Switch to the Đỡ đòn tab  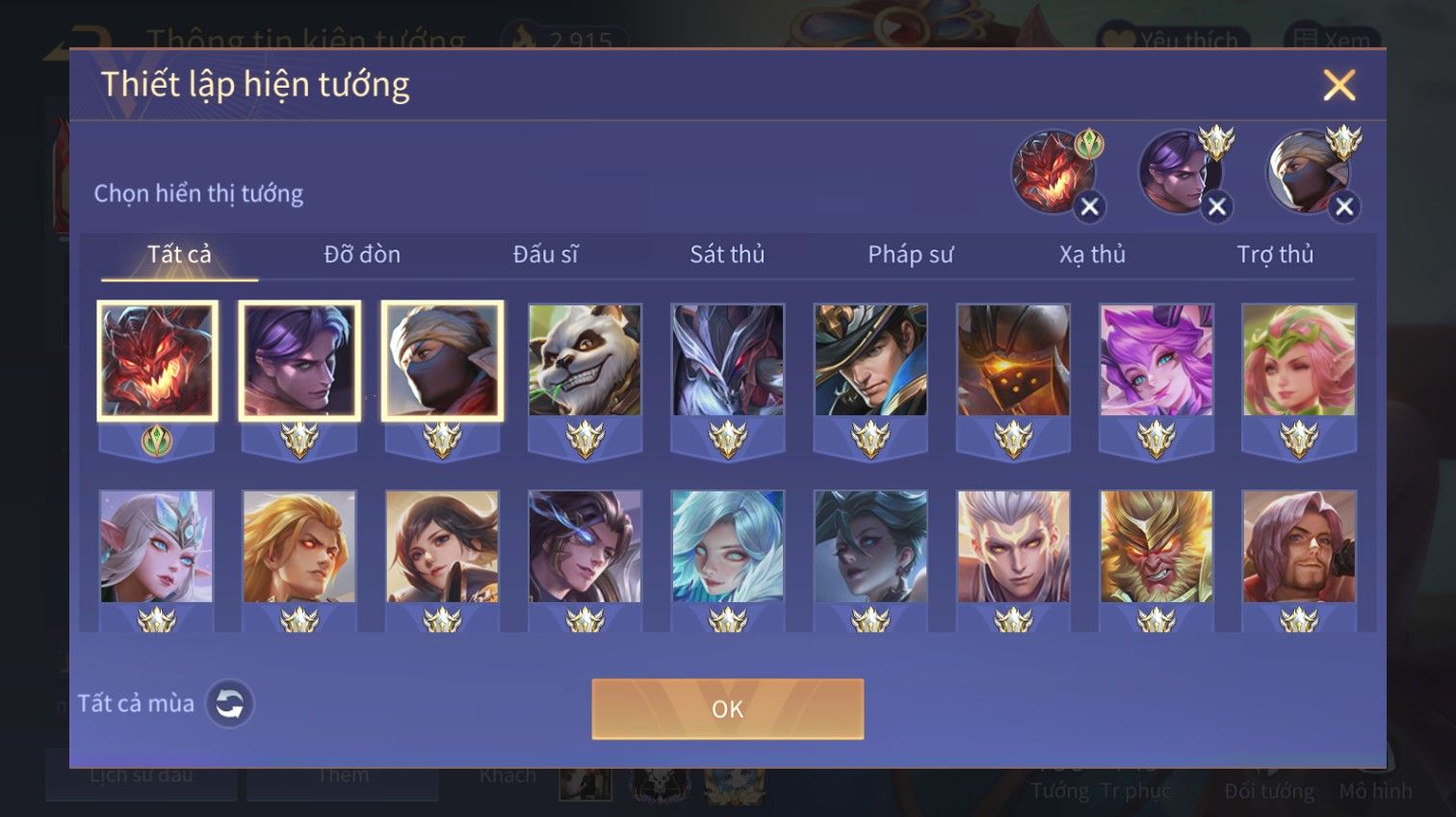pyautogui.click(x=362, y=254)
